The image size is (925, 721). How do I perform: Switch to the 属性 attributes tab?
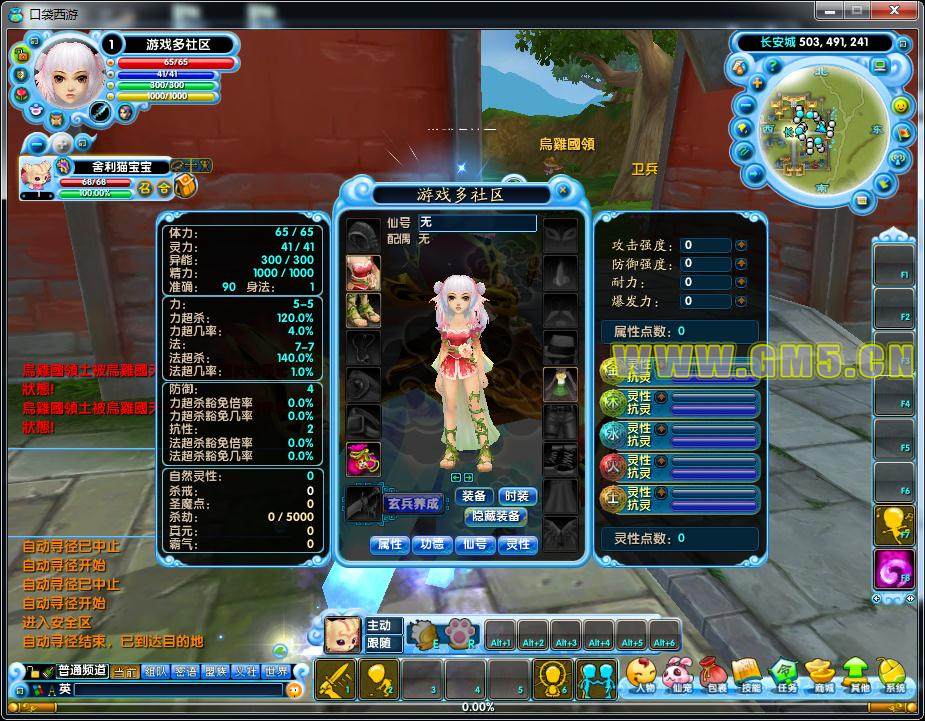coord(389,544)
